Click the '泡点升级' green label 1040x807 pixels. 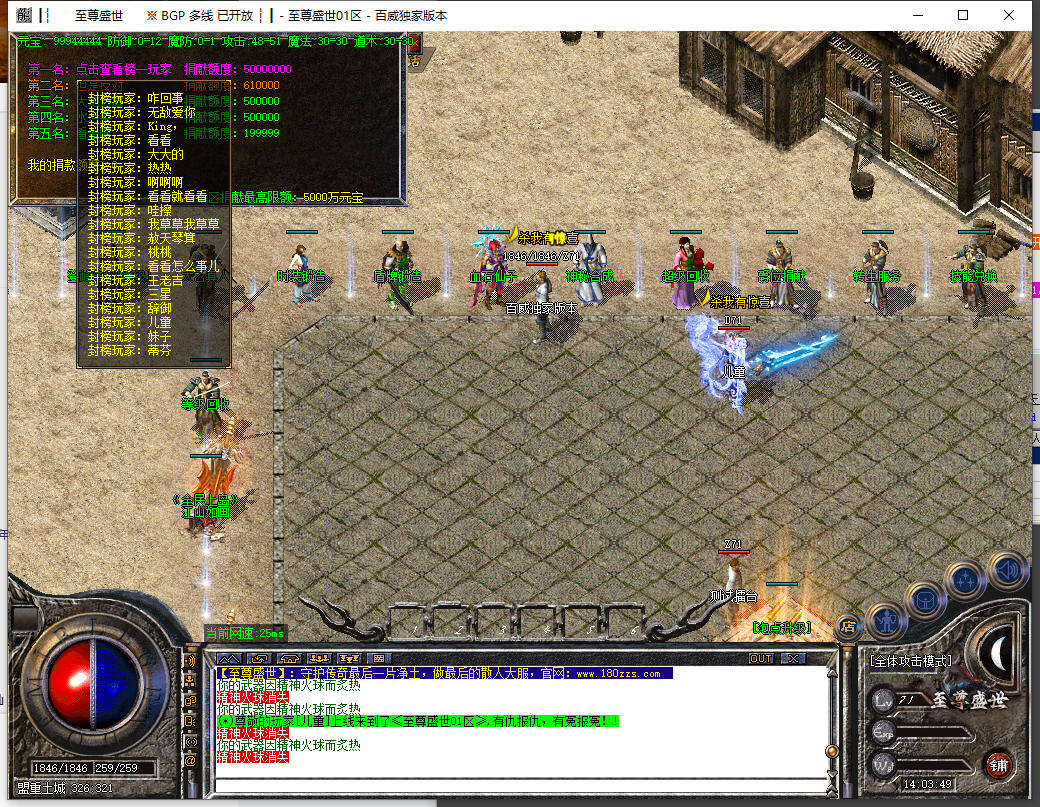pyautogui.click(x=781, y=628)
